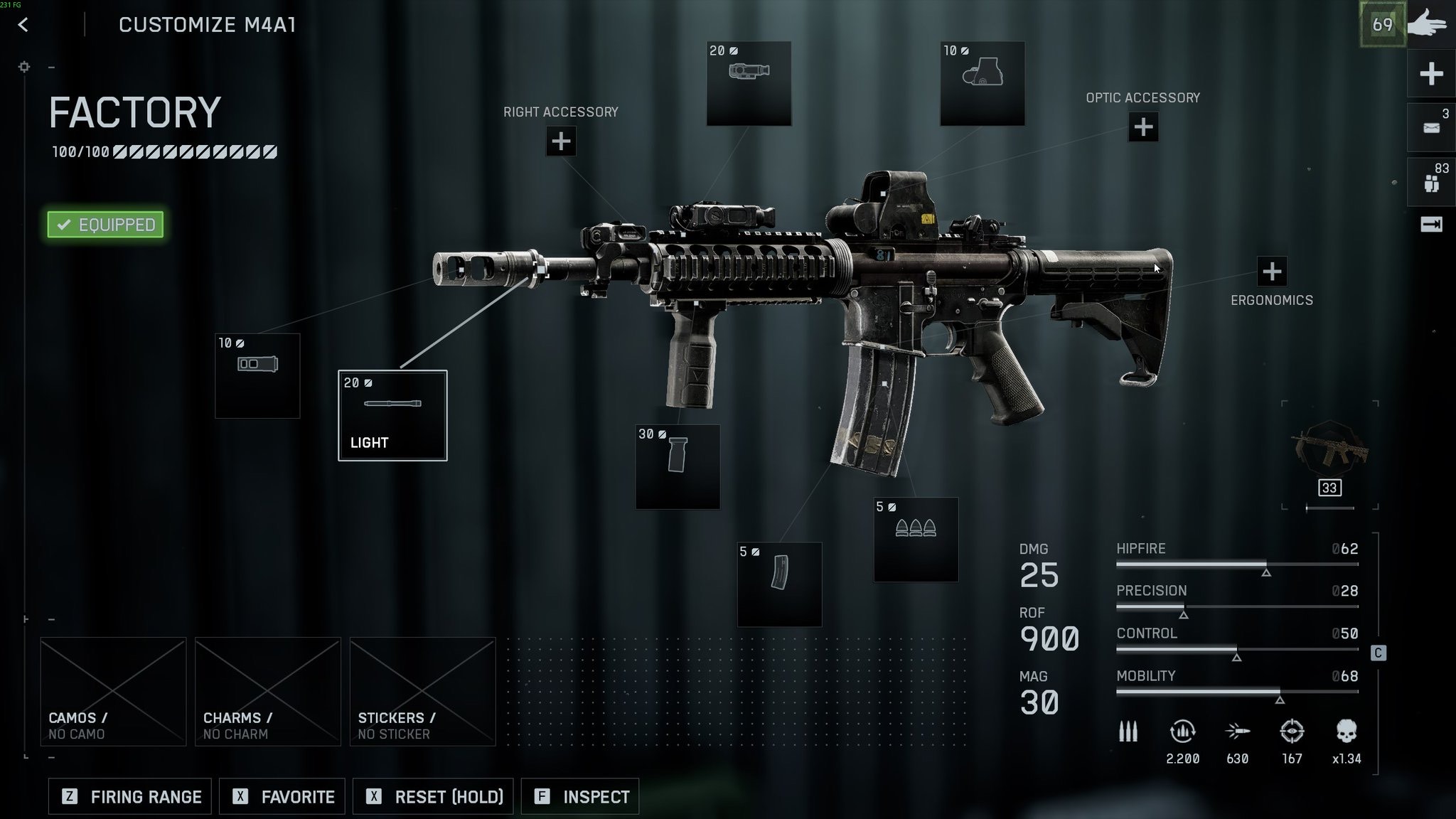Open the magazine attachment slot
The height and width of the screenshot is (819, 1456).
pos(779,584)
